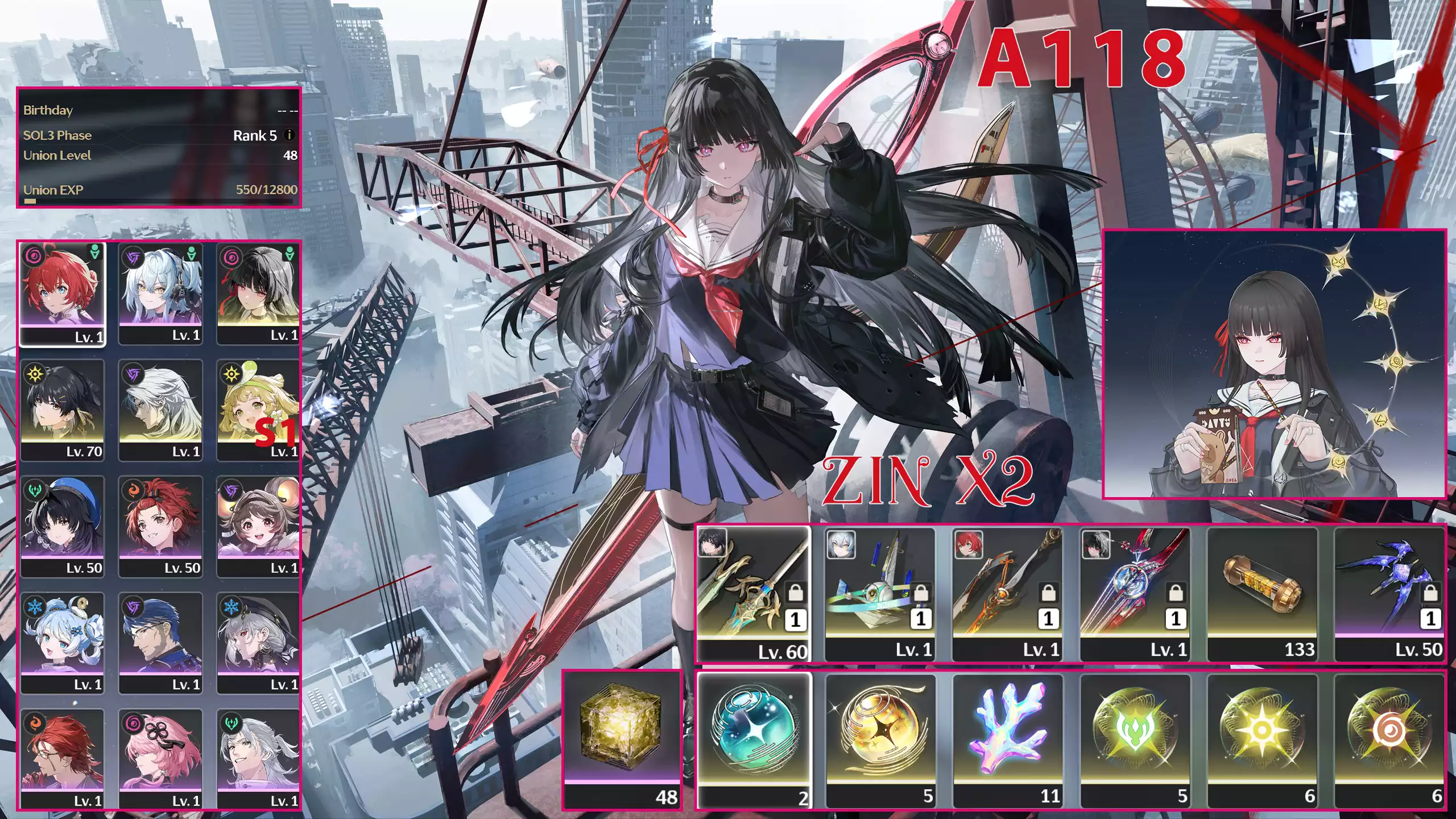Click the info icon beside Rank 5
The height and width of the screenshot is (819, 1456).
pyautogui.click(x=289, y=135)
